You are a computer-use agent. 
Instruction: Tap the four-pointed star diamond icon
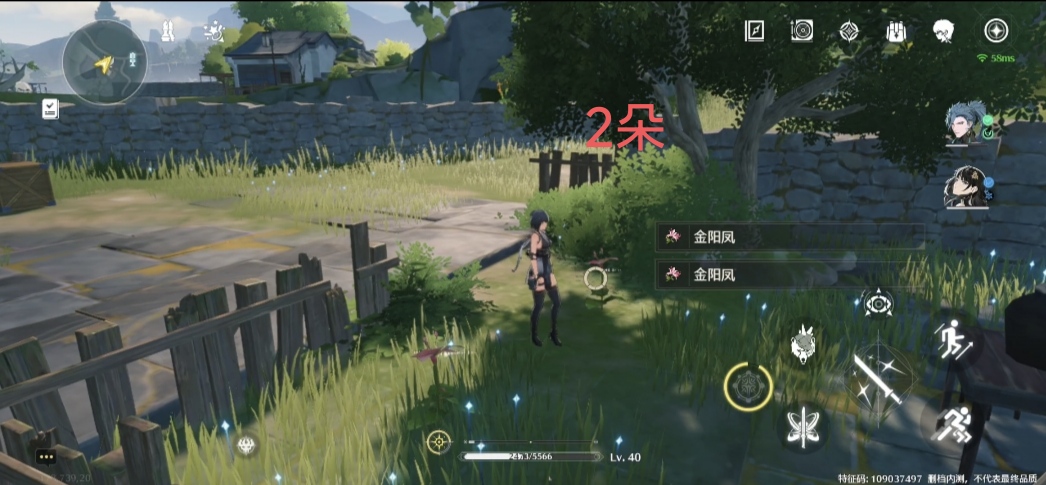(849, 31)
